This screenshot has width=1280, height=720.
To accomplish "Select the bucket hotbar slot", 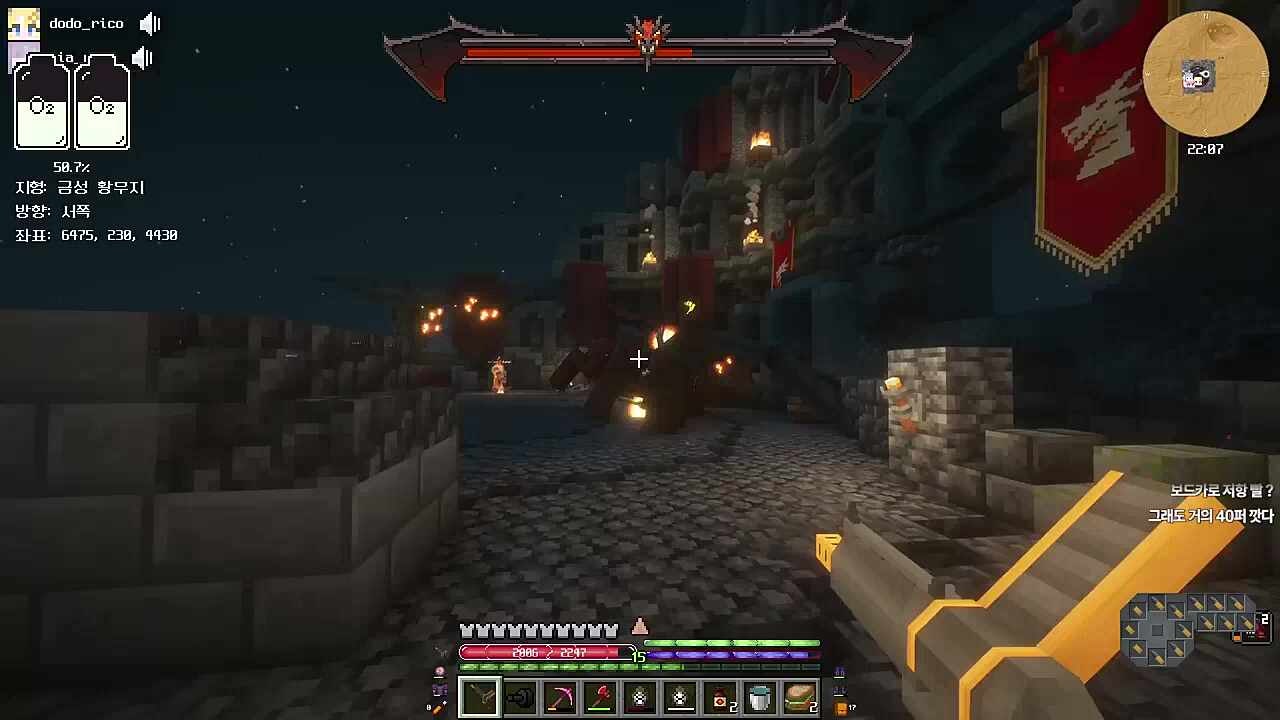I will (x=760, y=697).
